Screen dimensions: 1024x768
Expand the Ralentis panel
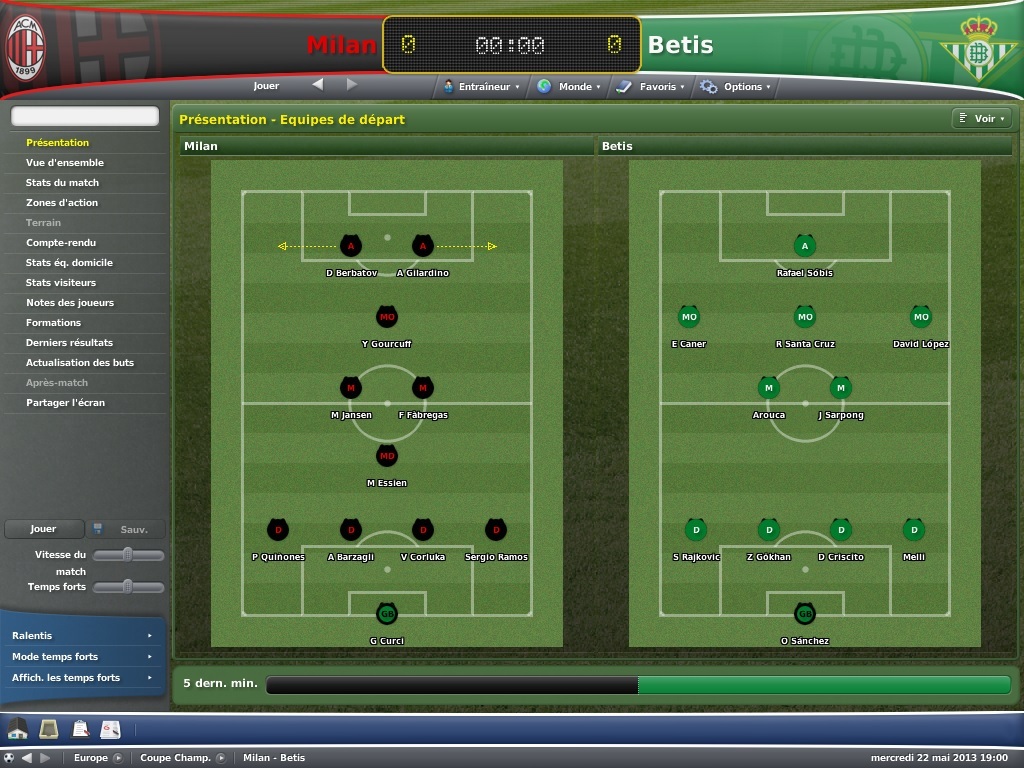point(81,636)
